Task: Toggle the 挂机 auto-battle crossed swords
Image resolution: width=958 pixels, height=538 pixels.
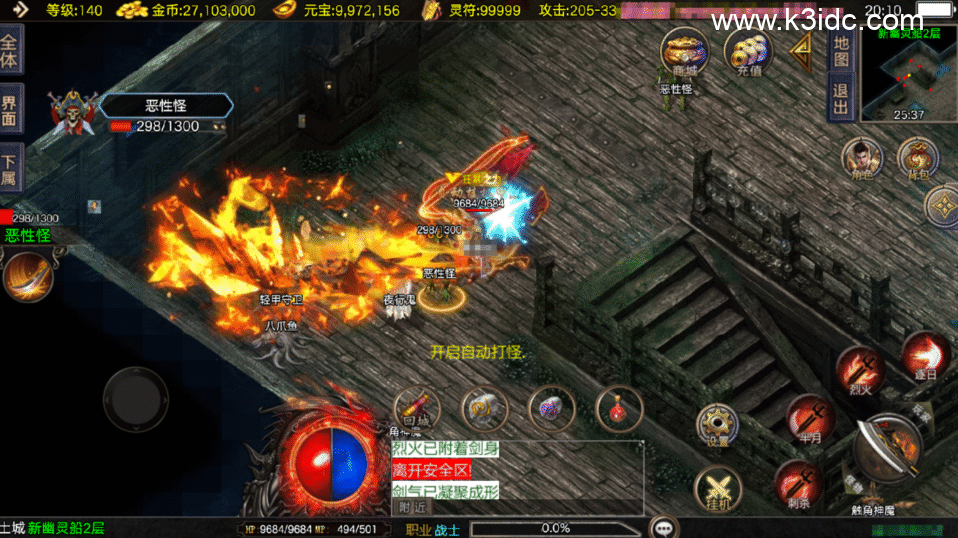Action: click(717, 490)
